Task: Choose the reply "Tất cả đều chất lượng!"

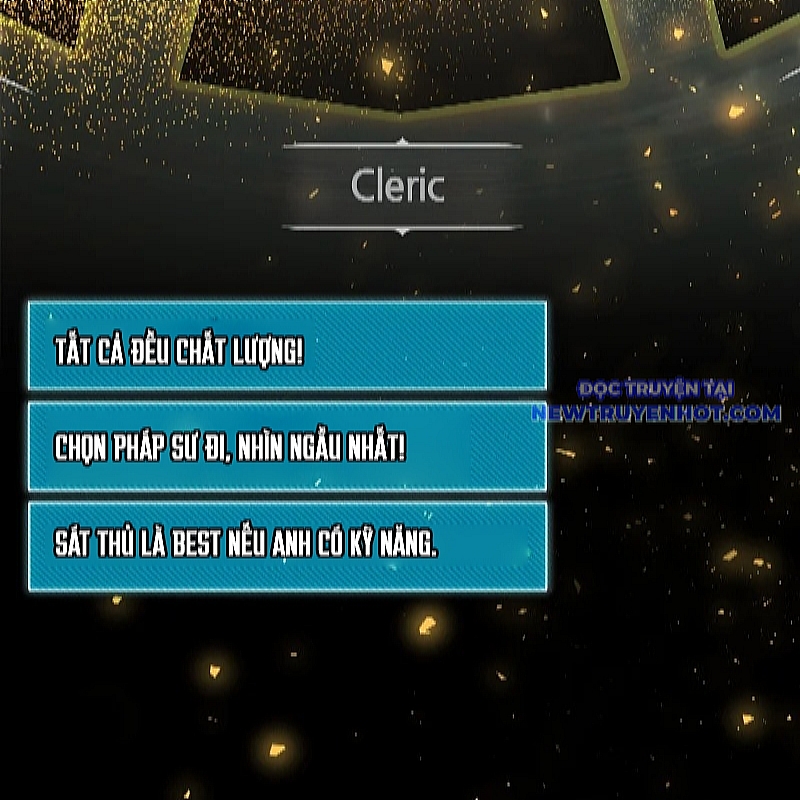Action: tap(287, 346)
